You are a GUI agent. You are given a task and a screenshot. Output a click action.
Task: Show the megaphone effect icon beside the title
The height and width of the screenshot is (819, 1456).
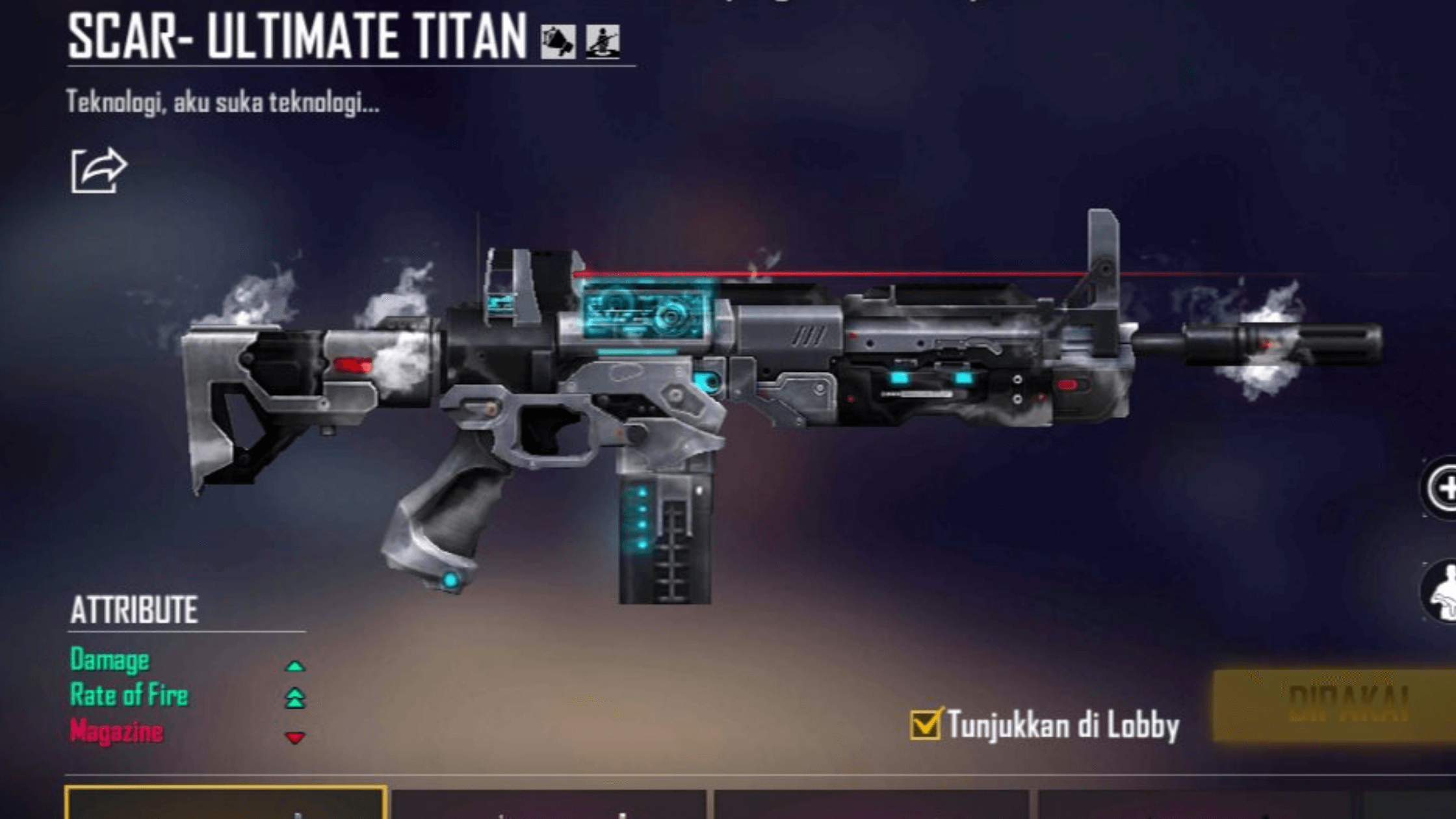pos(558,41)
